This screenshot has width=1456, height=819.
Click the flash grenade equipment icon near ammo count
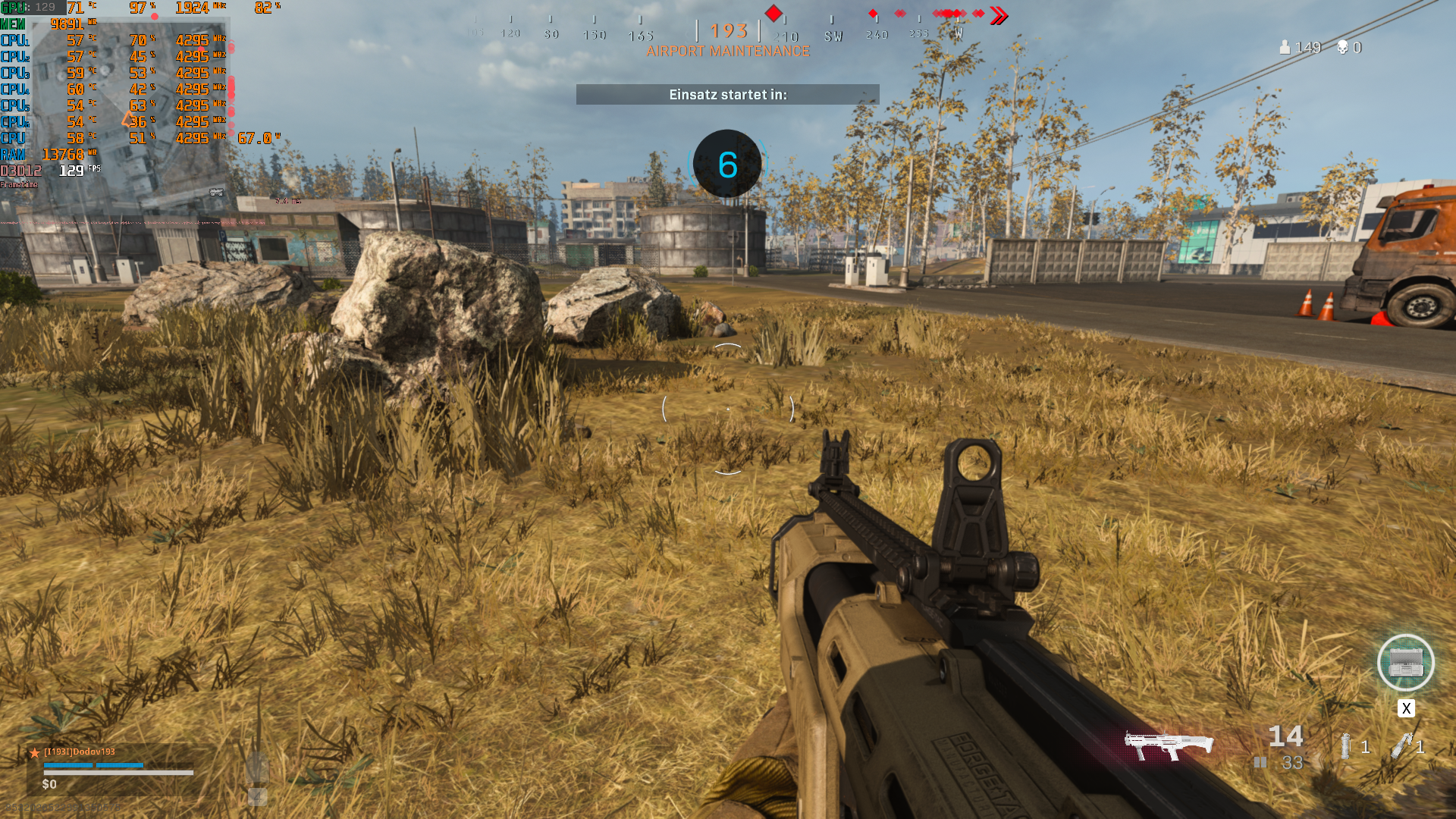[1346, 747]
